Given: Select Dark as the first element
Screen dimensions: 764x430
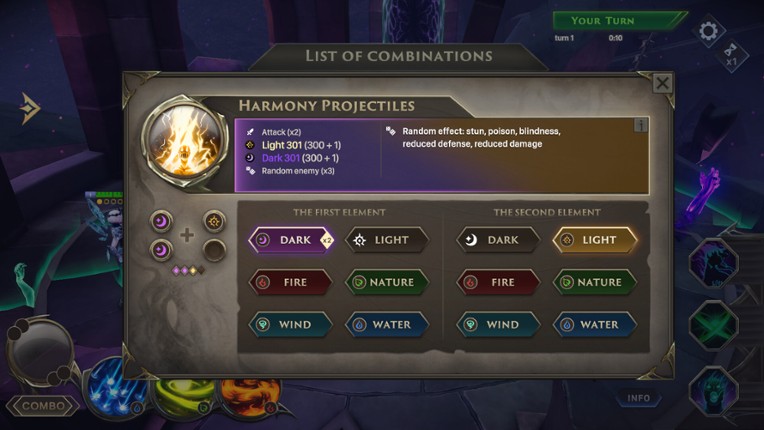Looking at the screenshot, I should (291, 240).
